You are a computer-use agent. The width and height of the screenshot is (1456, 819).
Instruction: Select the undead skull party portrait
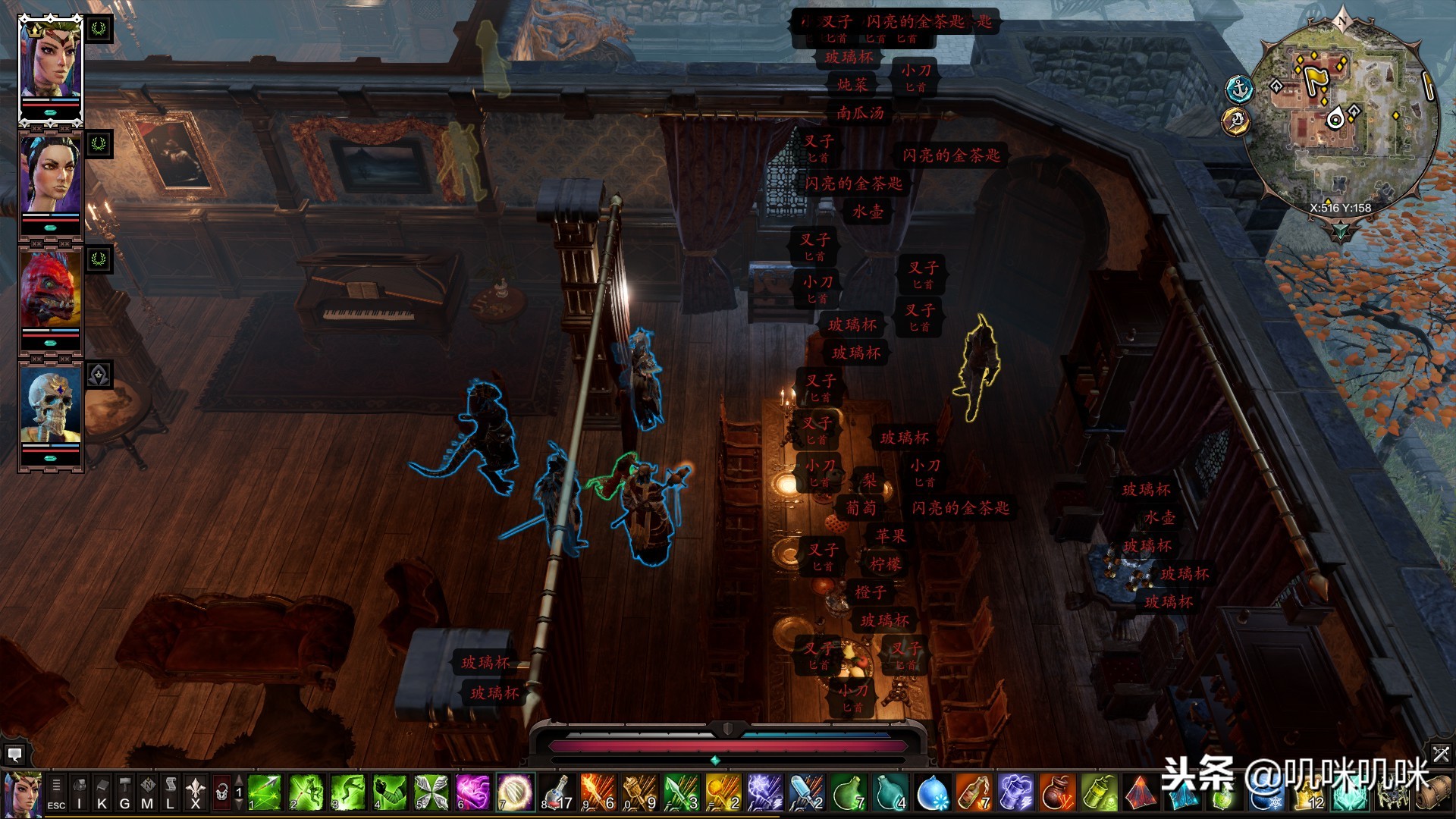51,406
